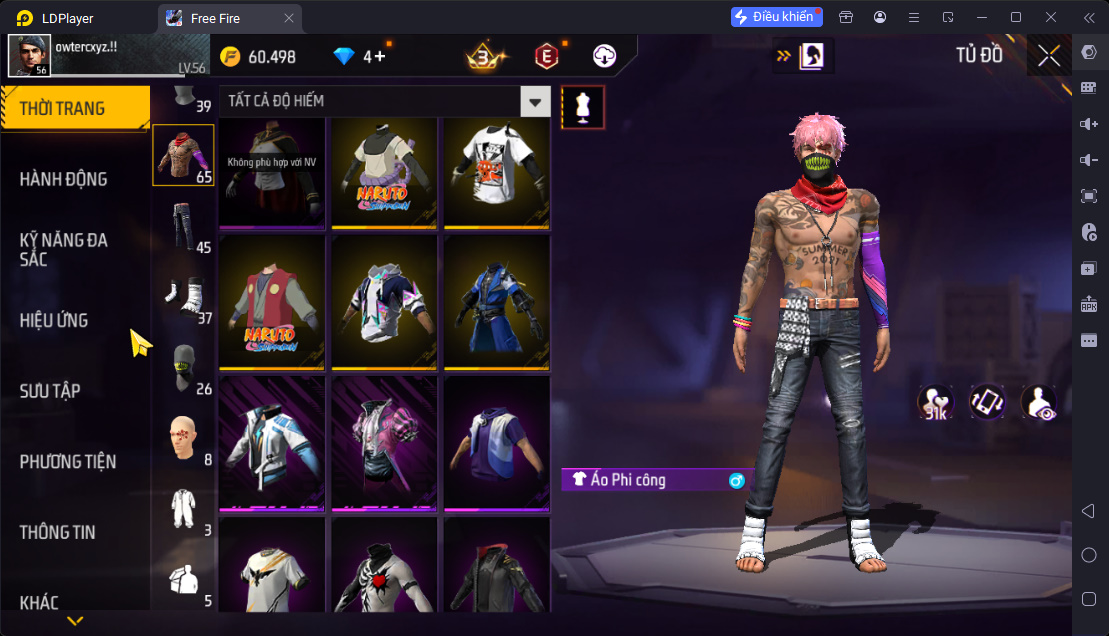Choose the blue ninja armor top
This screenshot has height=636, width=1109.
pos(497,302)
